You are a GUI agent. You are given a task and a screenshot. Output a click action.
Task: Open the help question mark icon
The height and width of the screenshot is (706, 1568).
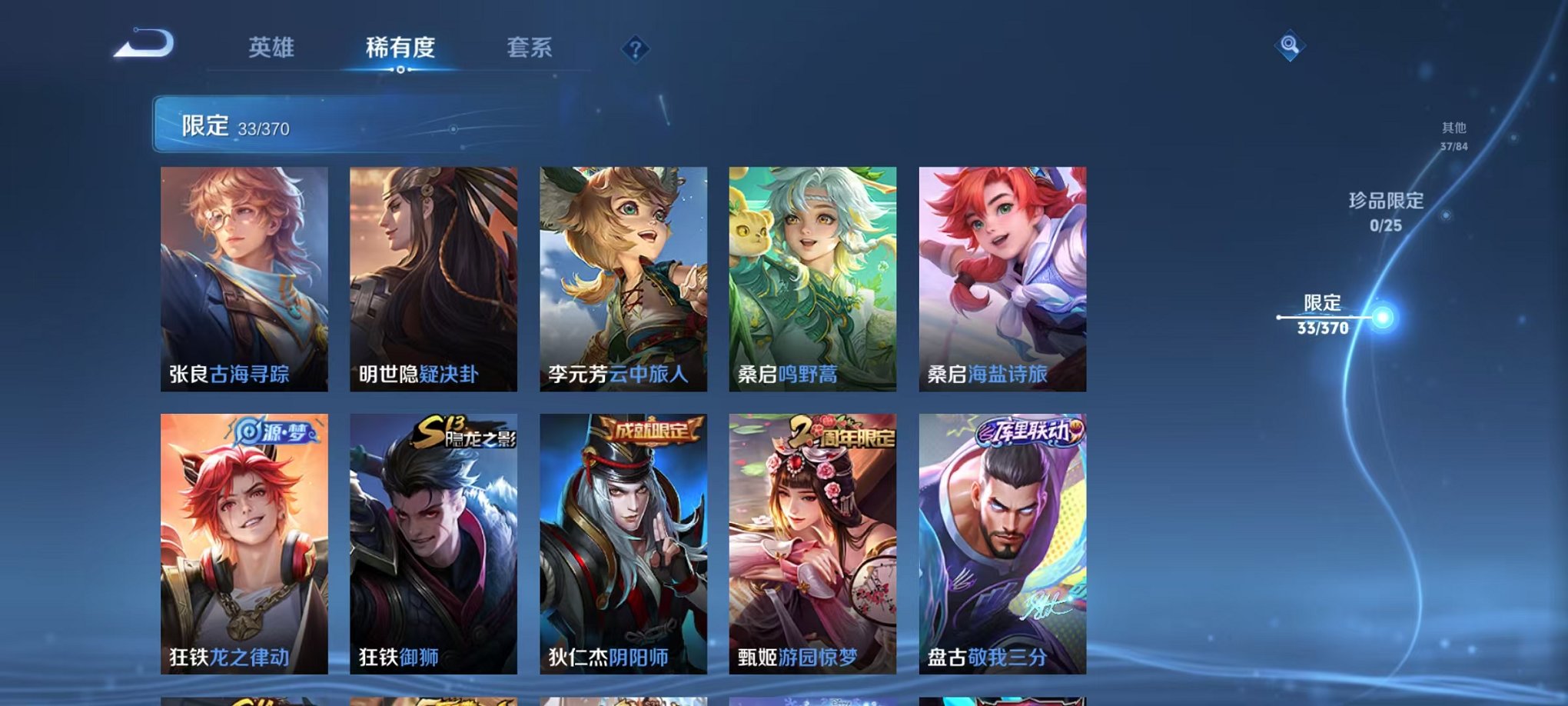(635, 50)
